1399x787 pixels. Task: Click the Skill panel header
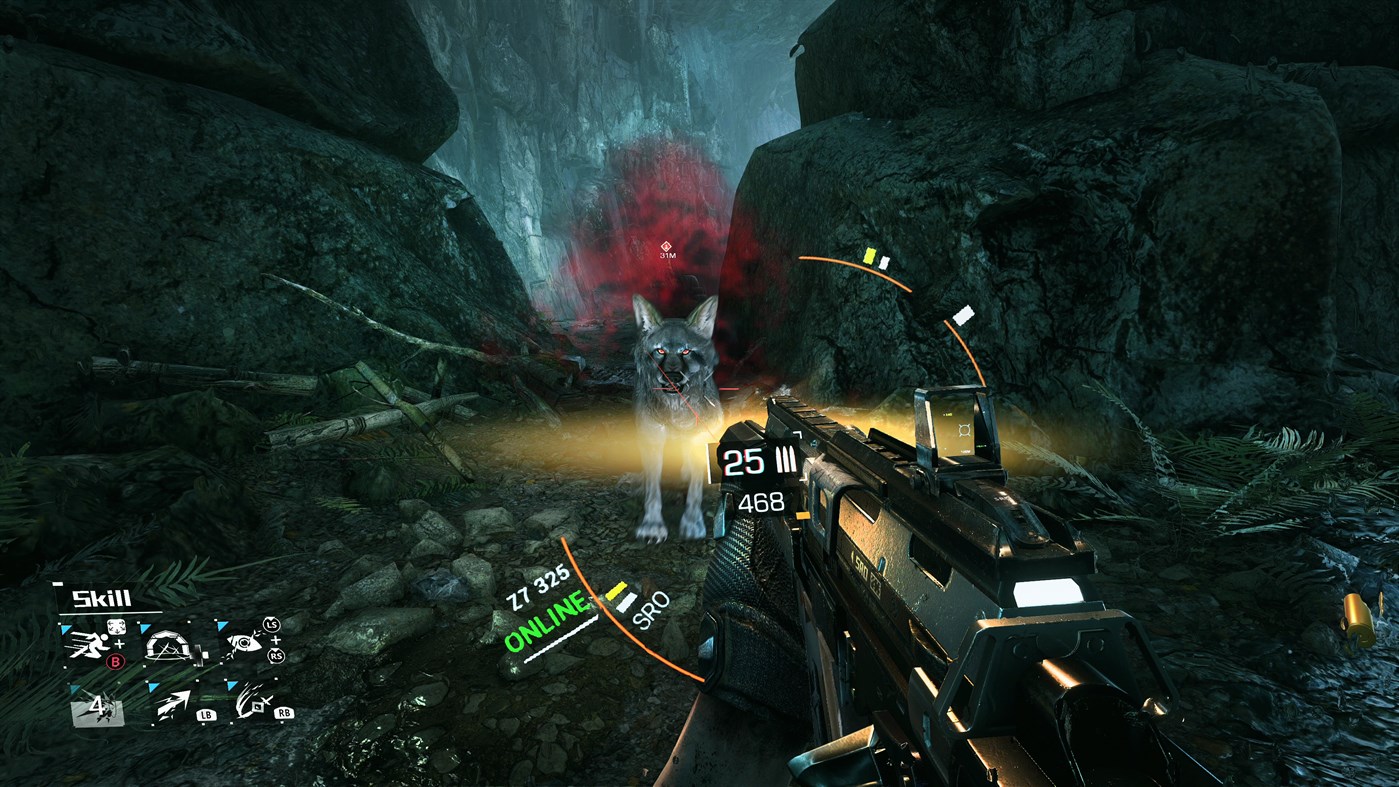click(x=101, y=597)
